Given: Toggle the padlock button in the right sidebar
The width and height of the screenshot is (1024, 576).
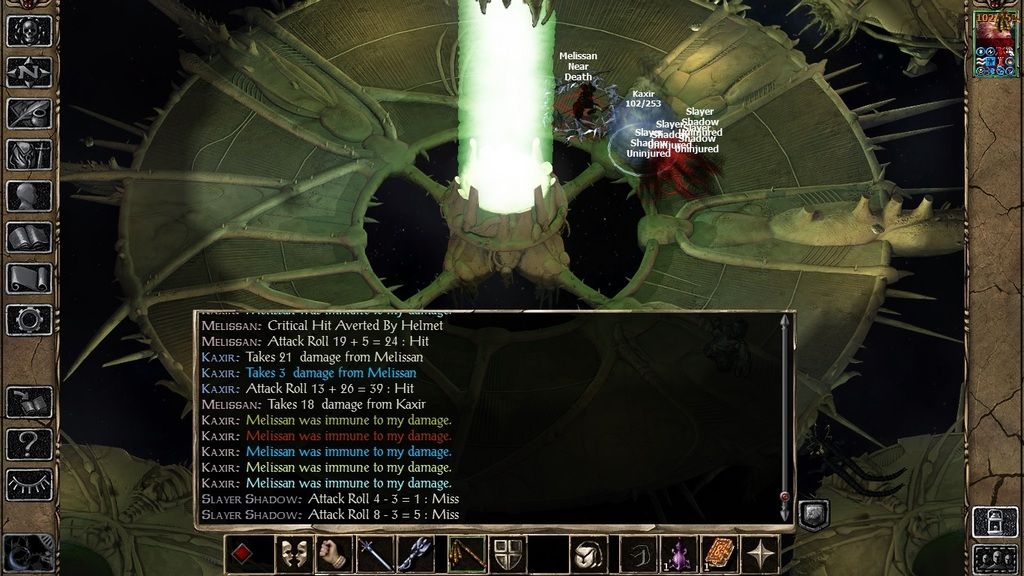Looking at the screenshot, I should 996,521.
